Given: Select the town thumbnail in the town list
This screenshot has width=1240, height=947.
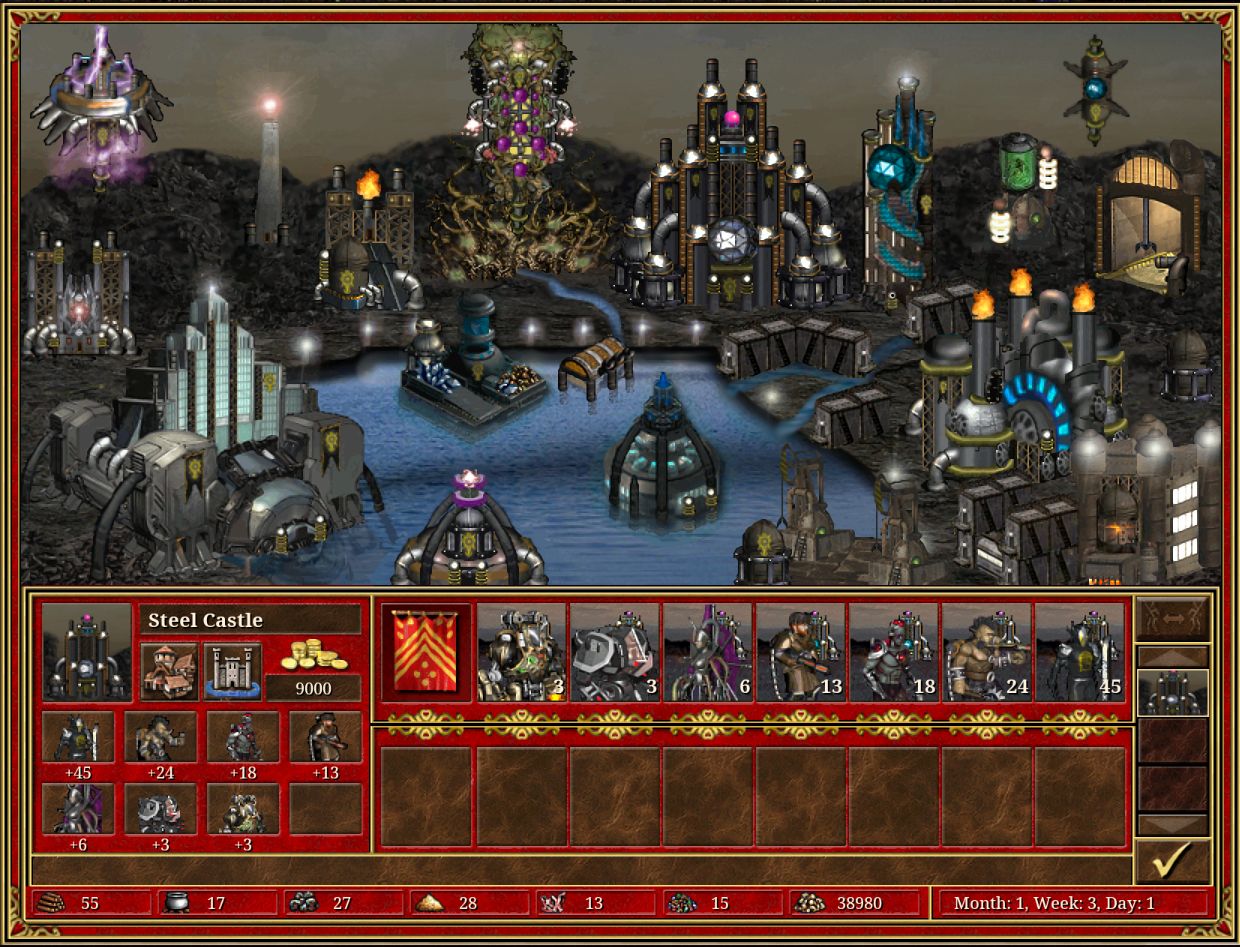Looking at the screenshot, I should 1173,692.
